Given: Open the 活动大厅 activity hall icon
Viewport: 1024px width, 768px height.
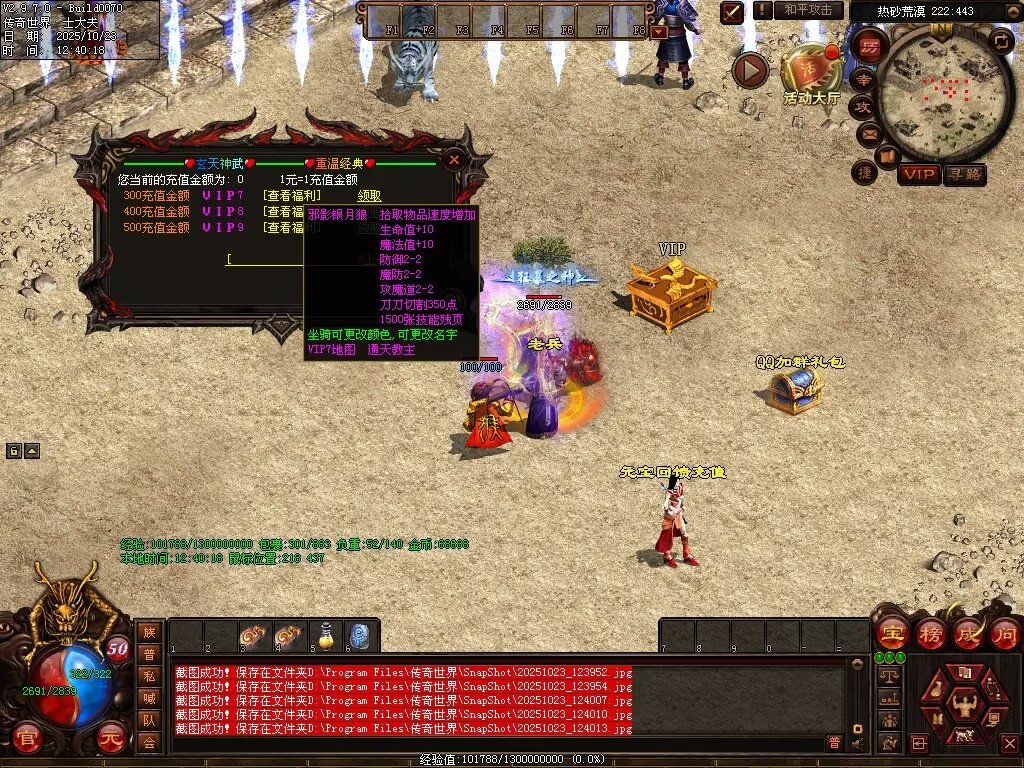Looking at the screenshot, I should click(x=811, y=70).
